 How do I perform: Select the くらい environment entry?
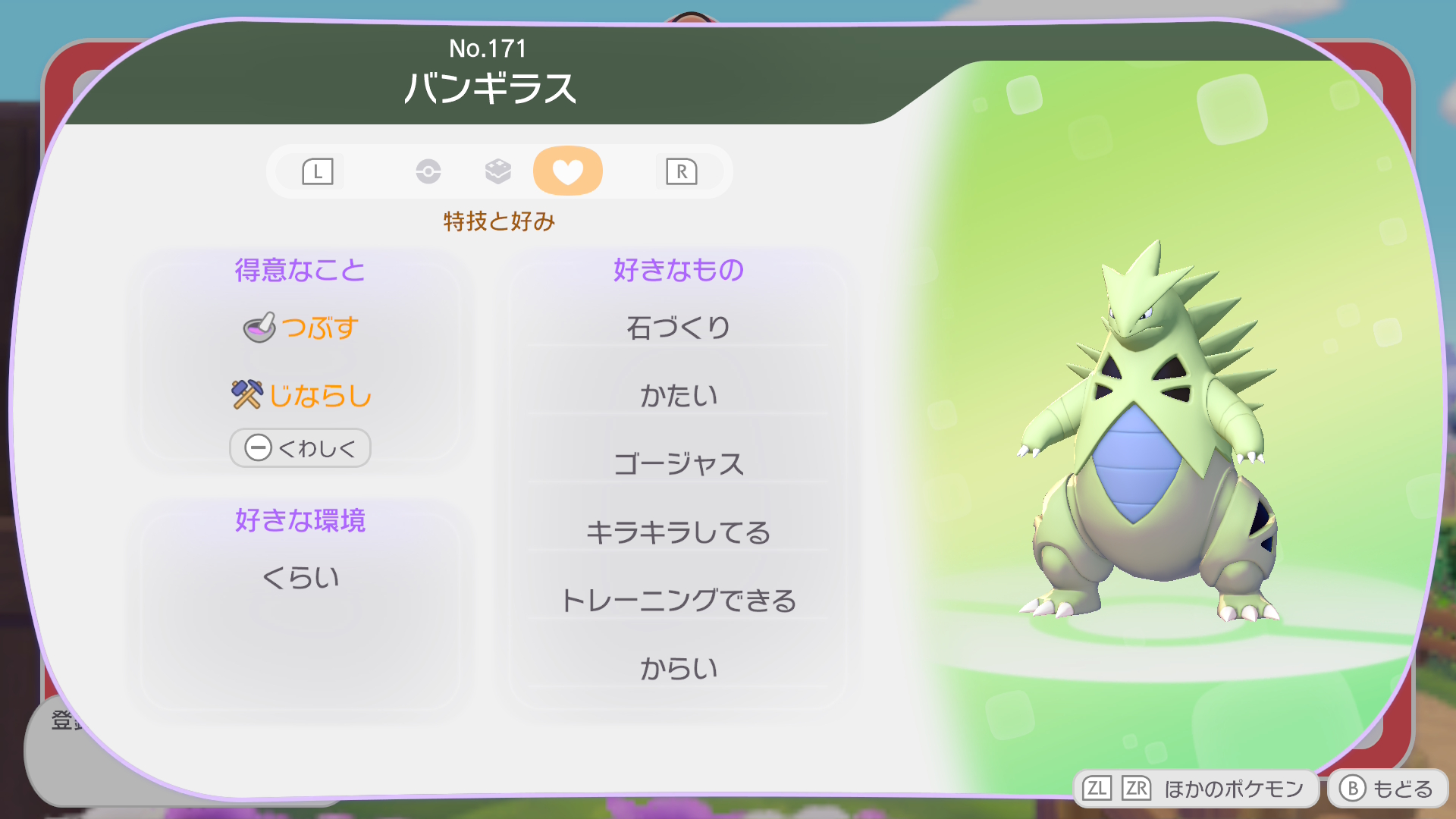coord(301,578)
